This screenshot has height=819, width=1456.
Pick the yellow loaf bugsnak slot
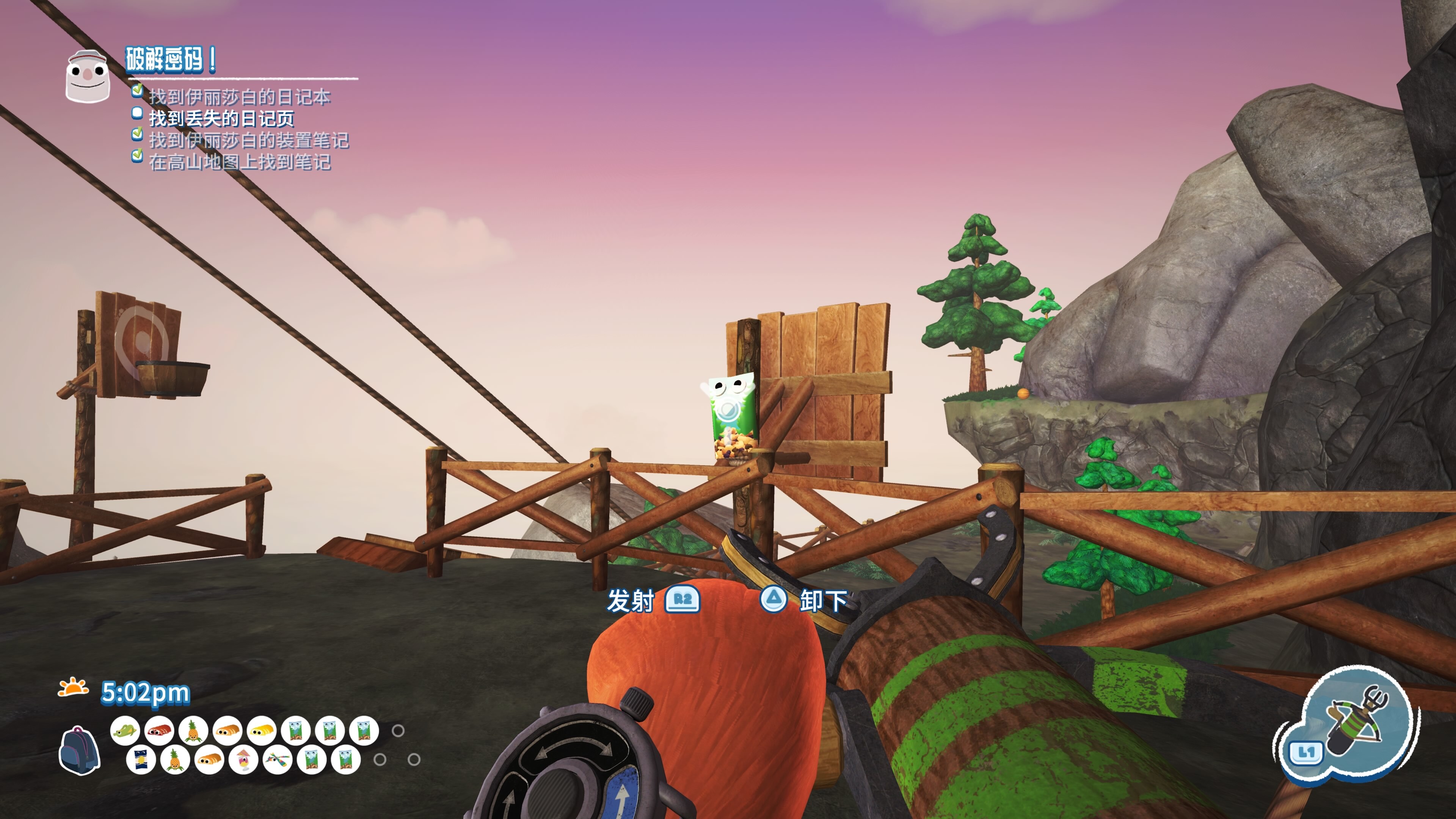point(262,730)
